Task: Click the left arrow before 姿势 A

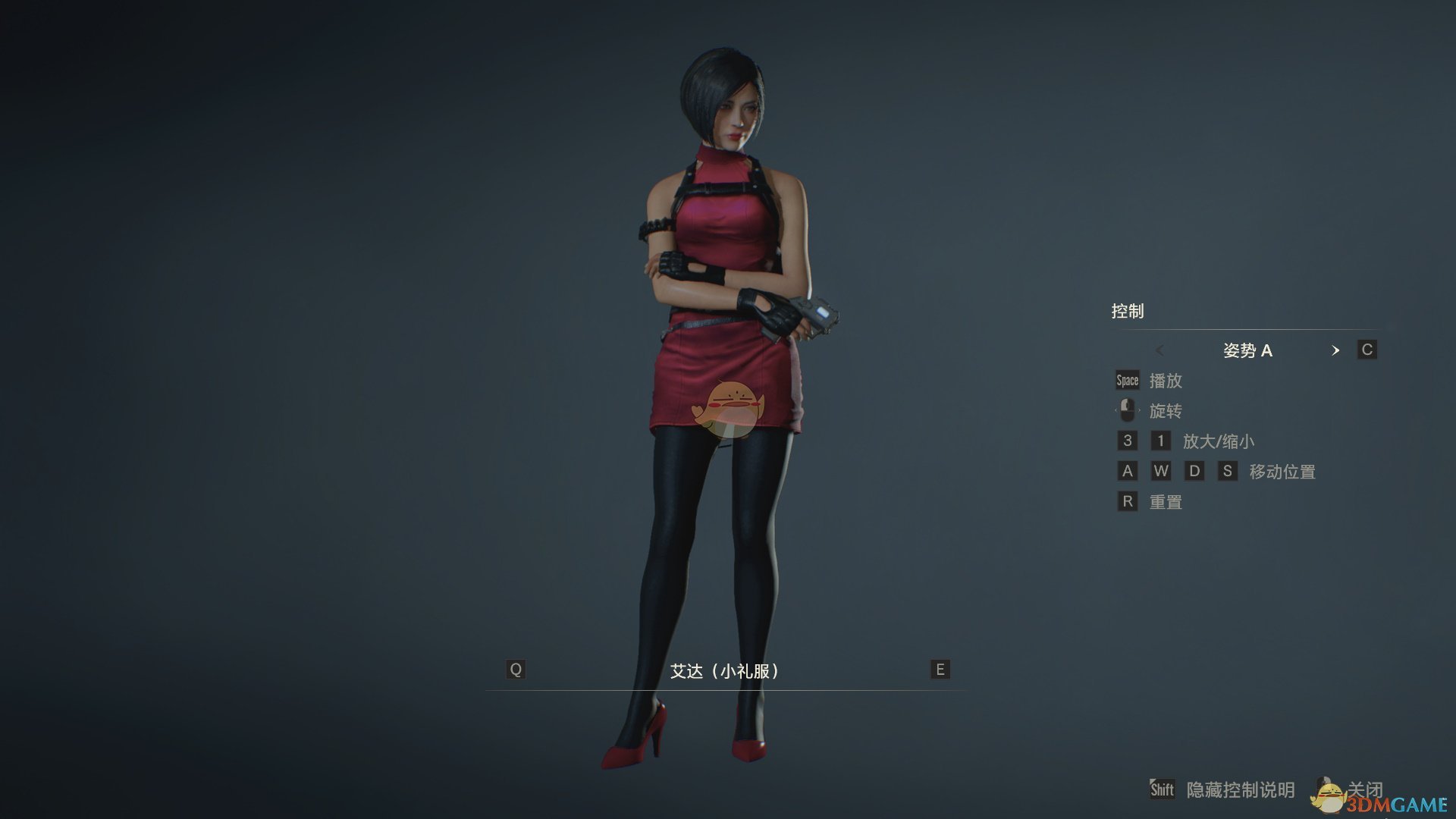Action: point(1159,350)
